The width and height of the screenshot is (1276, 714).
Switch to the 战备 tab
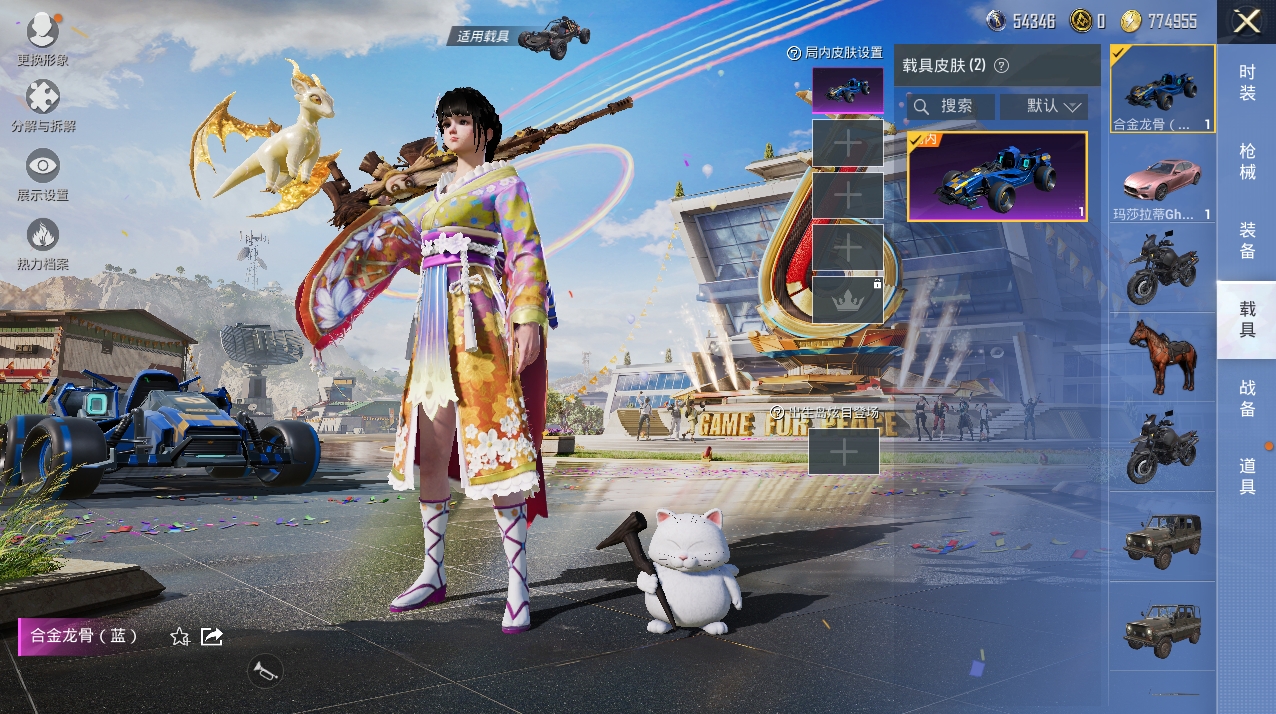[1246, 398]
